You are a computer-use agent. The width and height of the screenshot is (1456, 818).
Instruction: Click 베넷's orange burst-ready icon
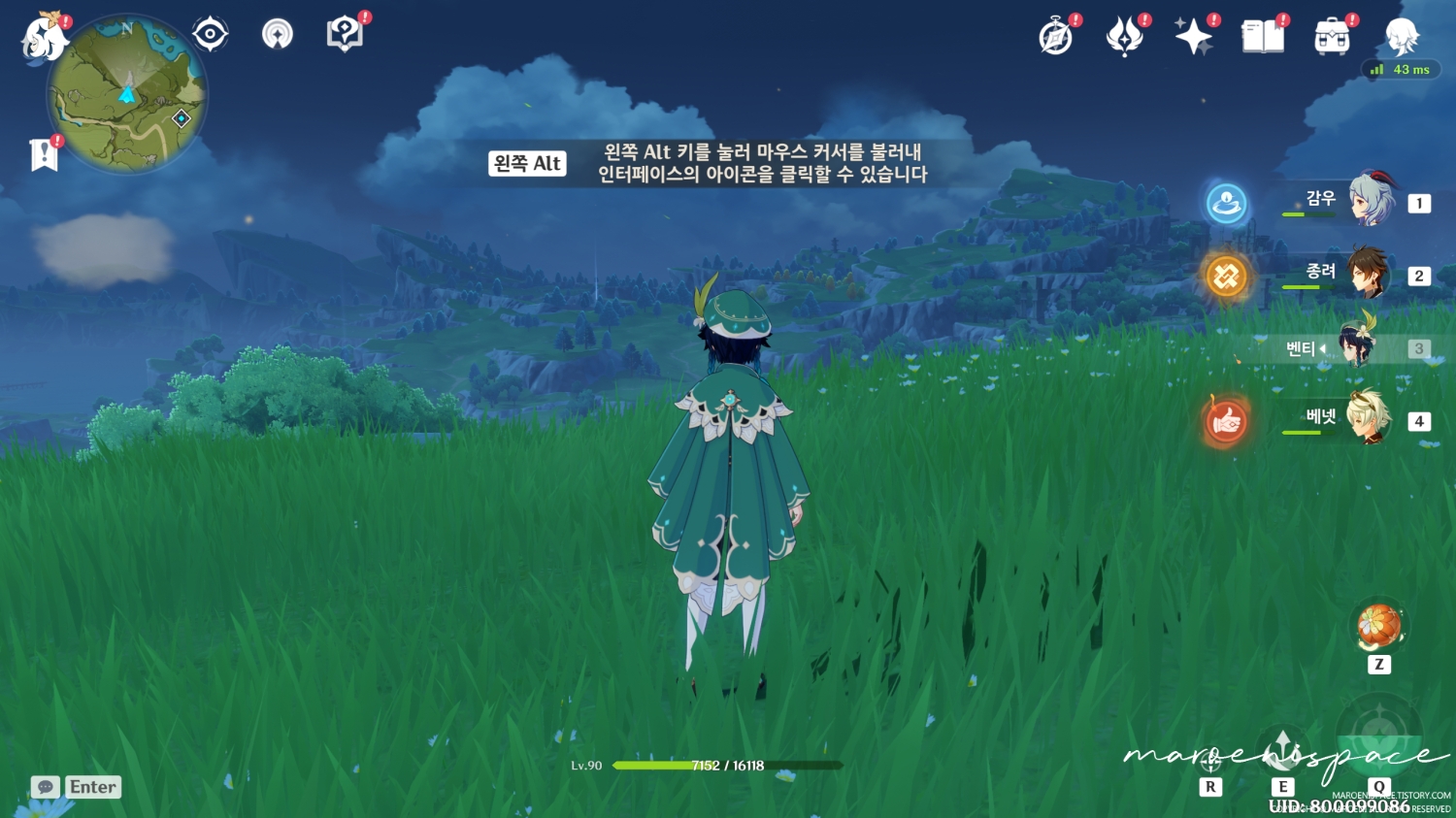pos(1226,421)
